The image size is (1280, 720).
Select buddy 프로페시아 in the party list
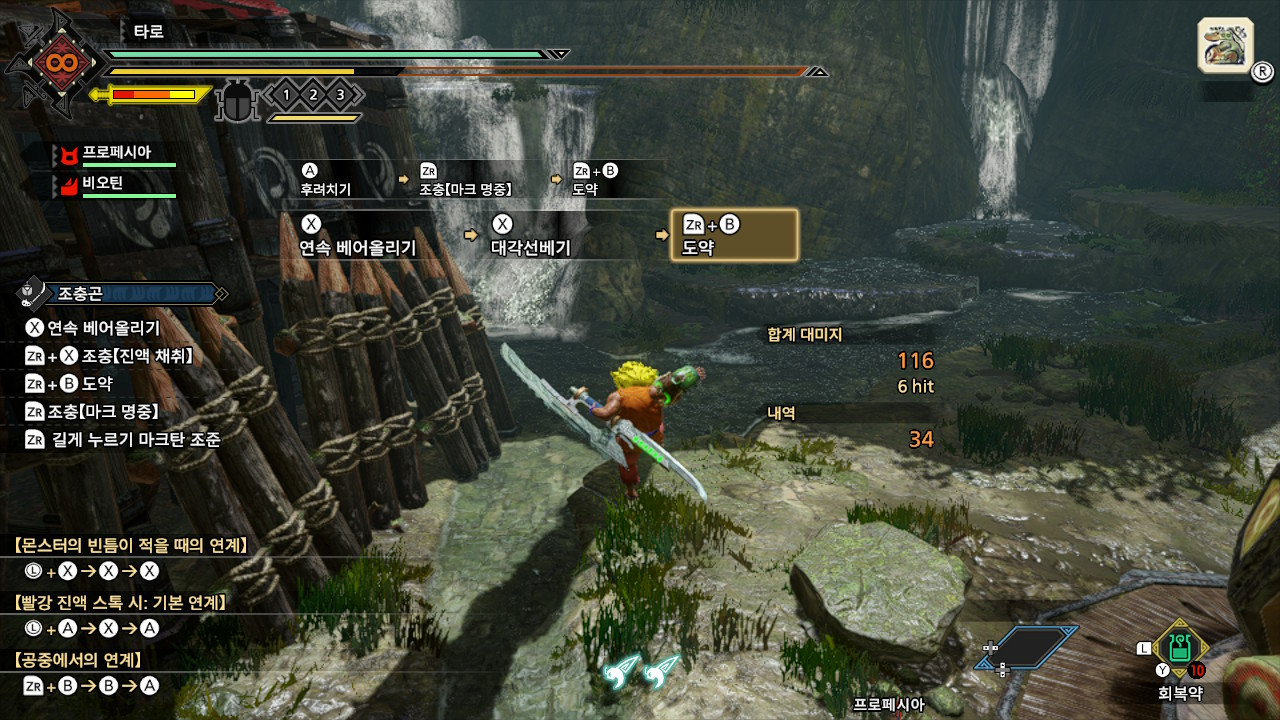pos(116,153)
